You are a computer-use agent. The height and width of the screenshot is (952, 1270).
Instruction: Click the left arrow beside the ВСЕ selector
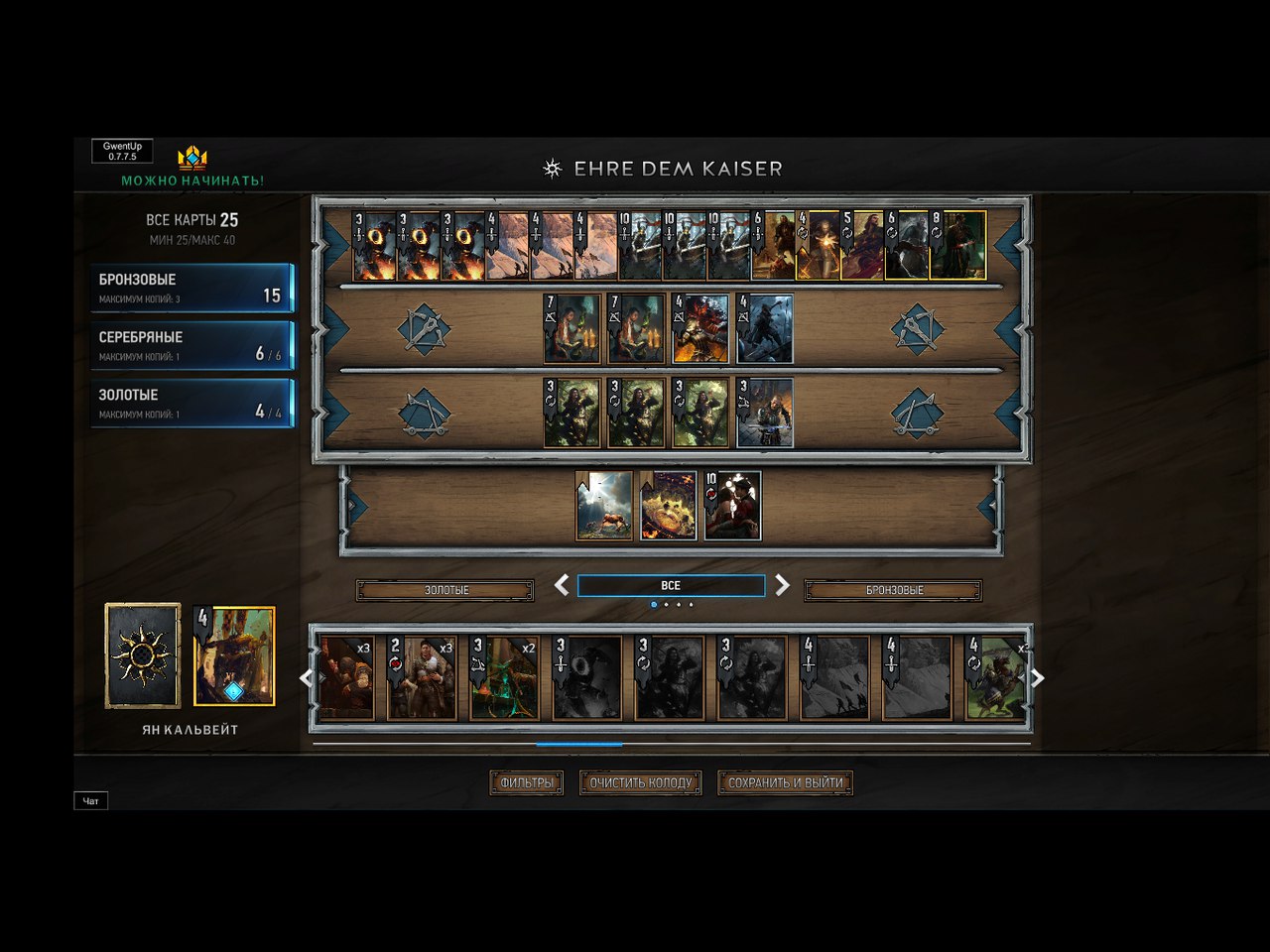click(x=562, y=585)
